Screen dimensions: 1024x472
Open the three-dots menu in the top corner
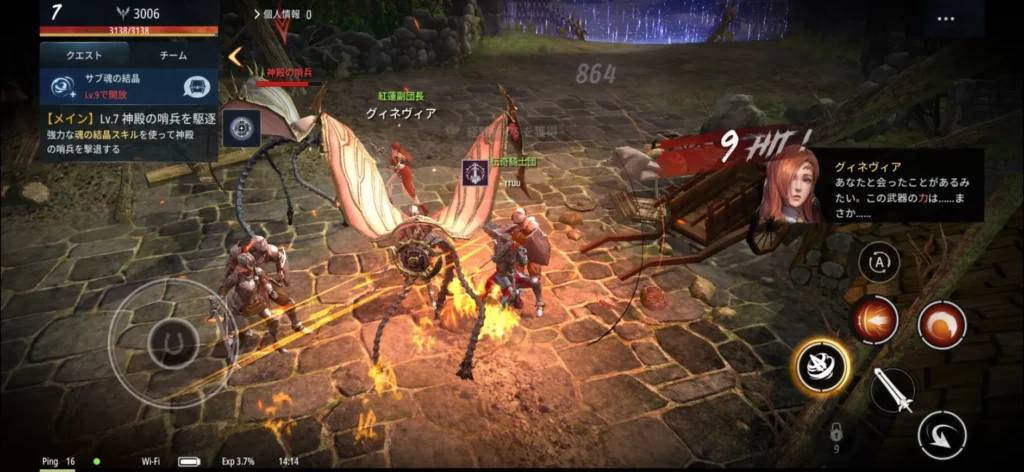(946, 18)
